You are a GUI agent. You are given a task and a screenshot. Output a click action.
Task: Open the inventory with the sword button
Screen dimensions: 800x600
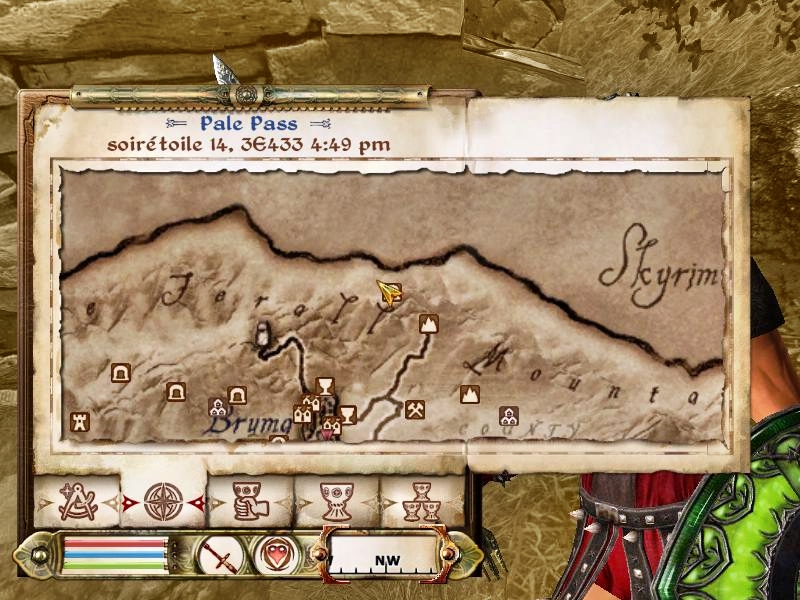[x=217, y=553]
